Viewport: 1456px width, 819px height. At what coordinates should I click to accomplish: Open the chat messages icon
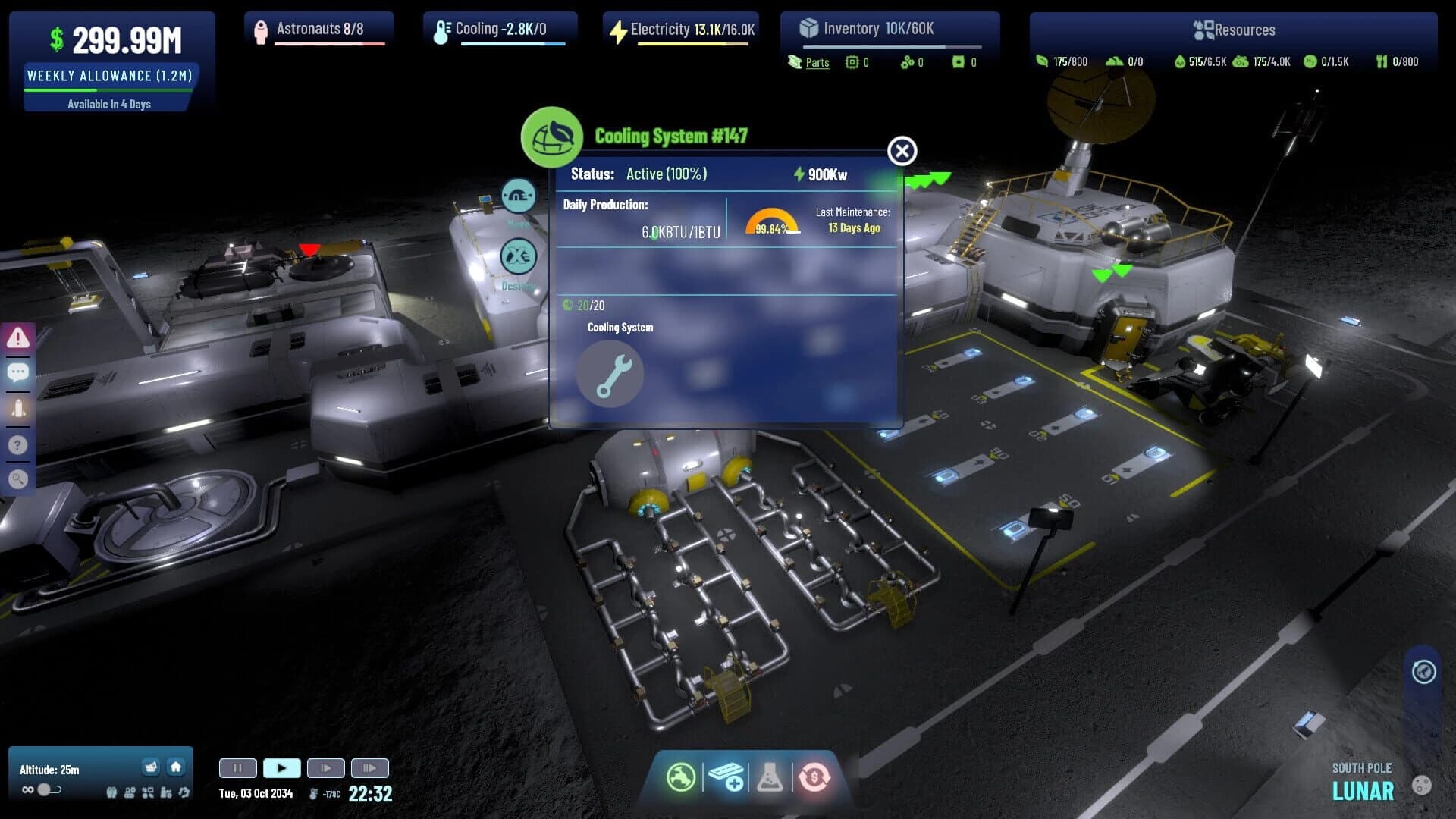[17, 372]
